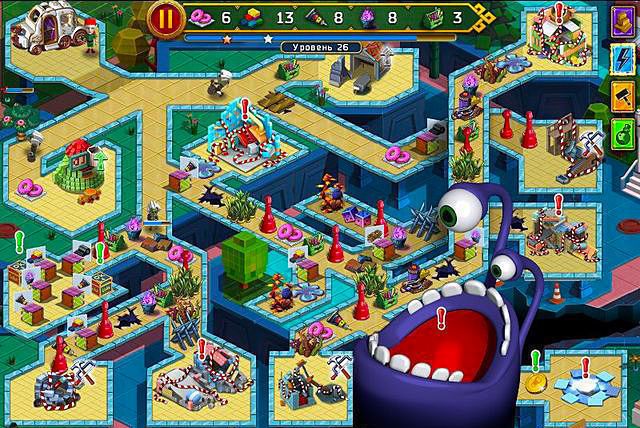Pause the game with the red button
The image size is (640, 428).
tap(164, 18)
